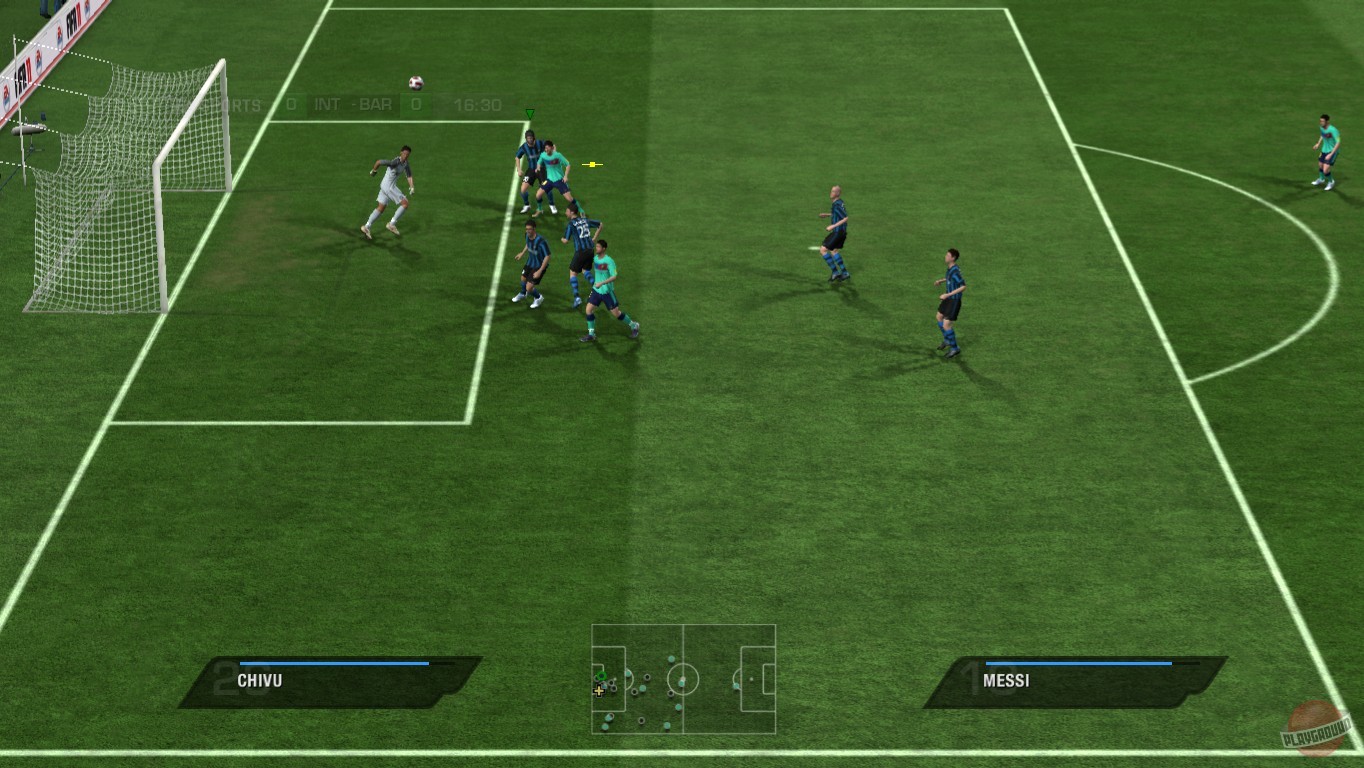Click the match clock showing 16:30
Screen dimensions: 1364x768
(x=477, y=105)
